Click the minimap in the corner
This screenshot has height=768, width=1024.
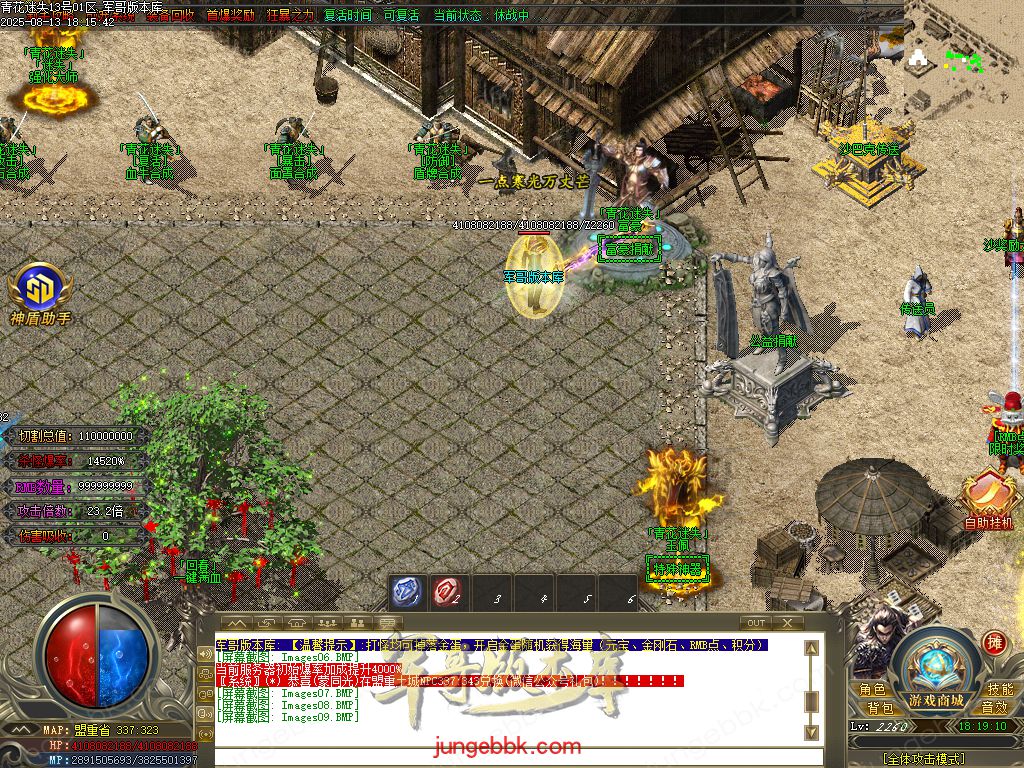pos(963,60)
